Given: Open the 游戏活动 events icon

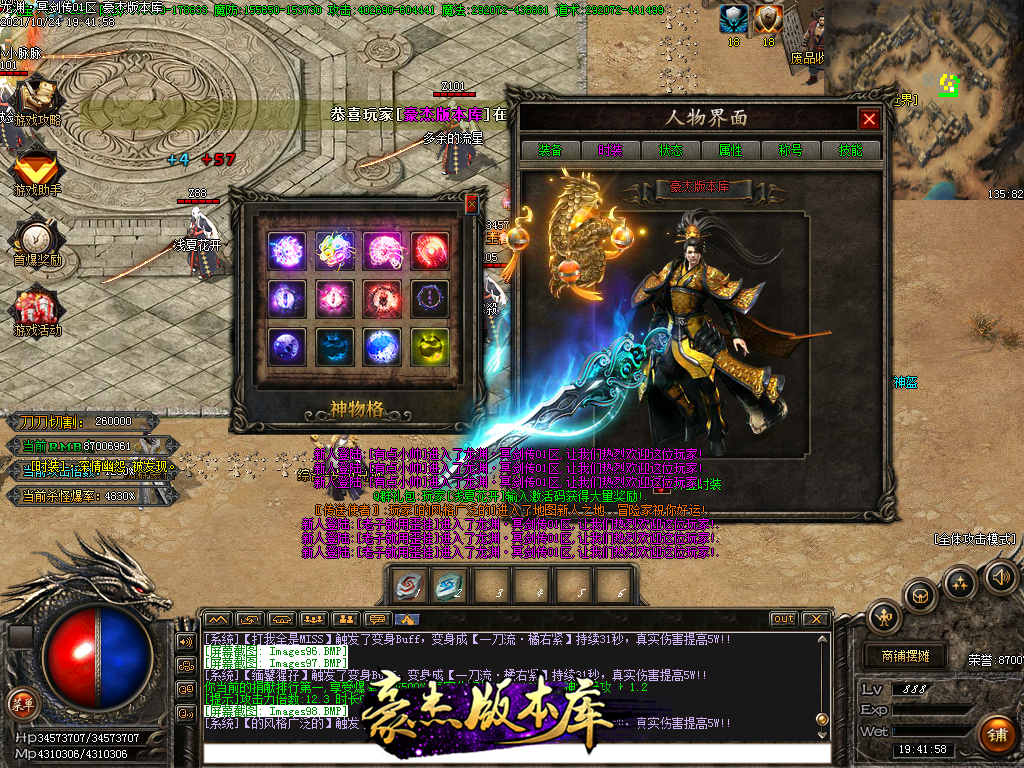Looking at the screenshot, I should pos(36,312).
